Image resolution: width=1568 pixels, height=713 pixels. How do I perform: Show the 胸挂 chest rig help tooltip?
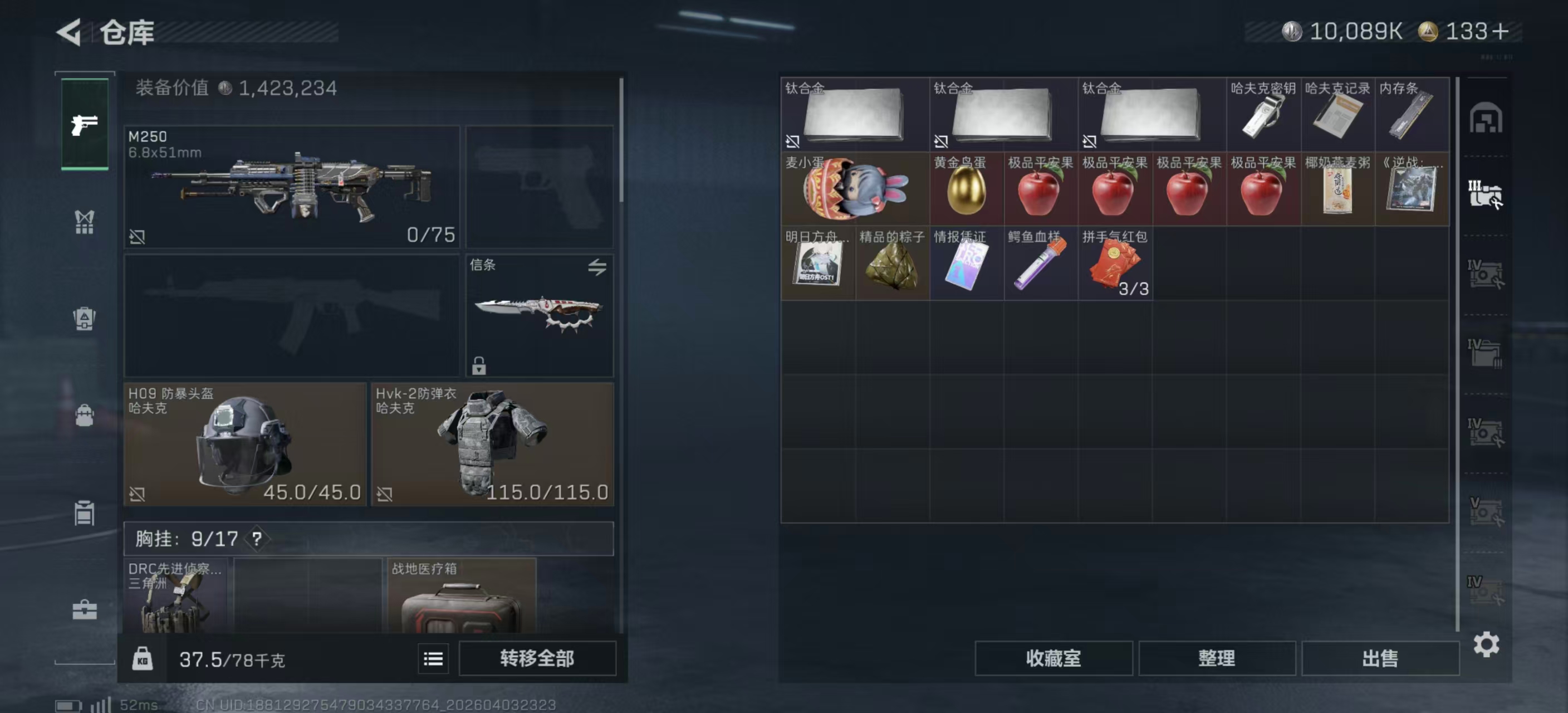tap(257, 538)
